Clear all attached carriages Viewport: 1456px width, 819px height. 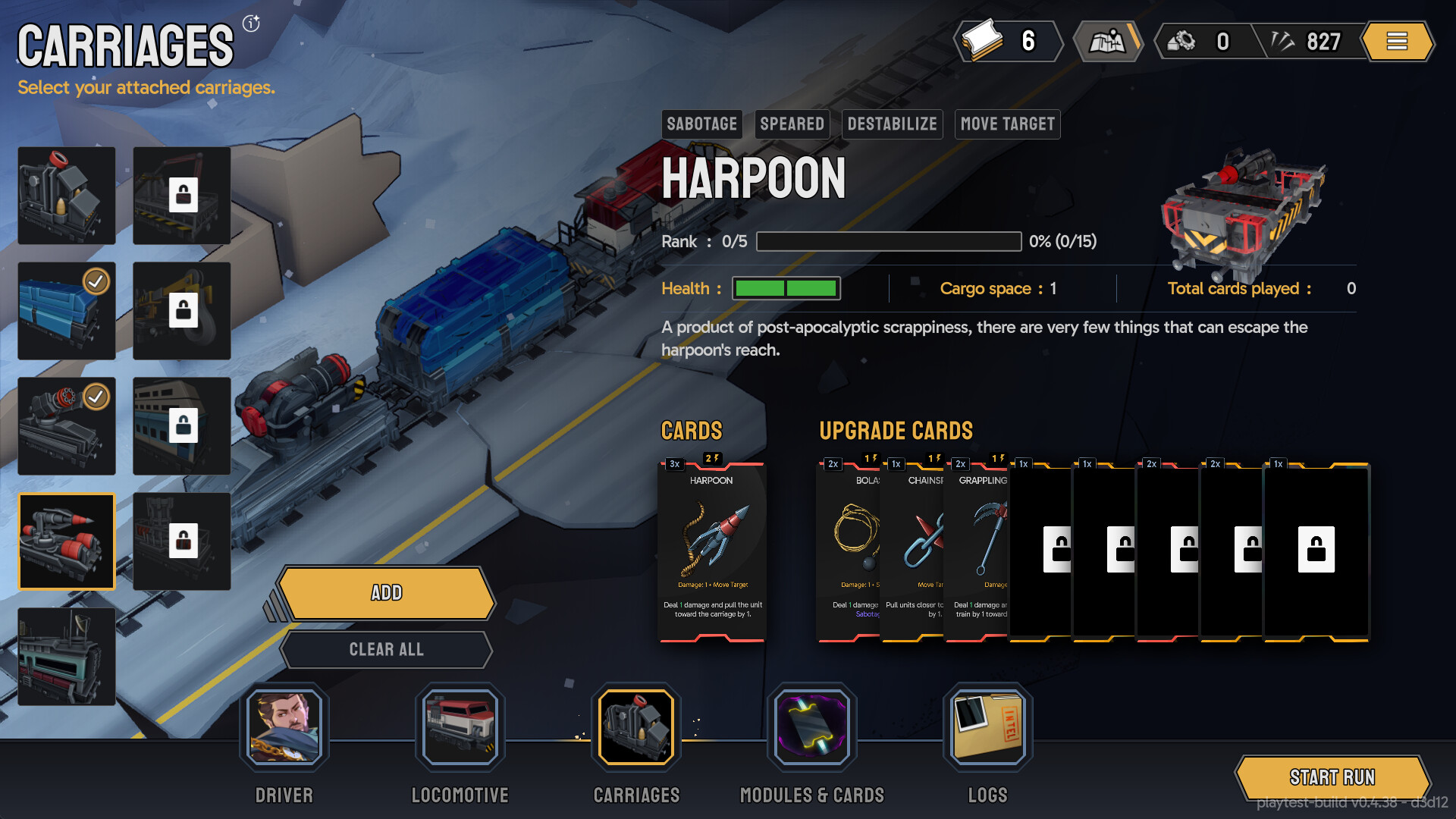pos(386,650)
